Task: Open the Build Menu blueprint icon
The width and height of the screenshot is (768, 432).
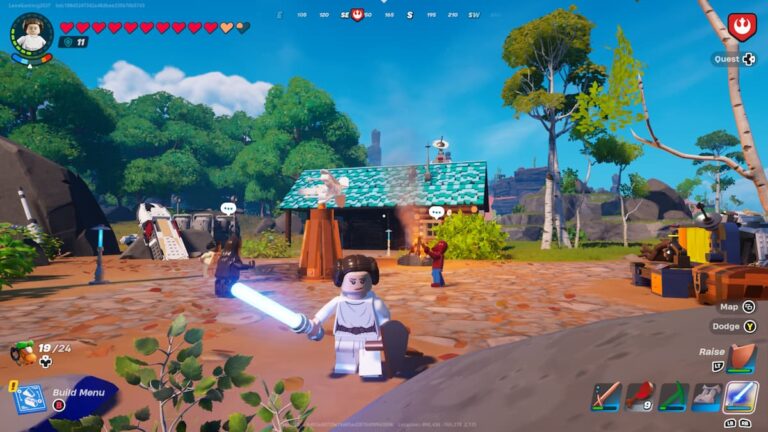Action: pyautogui.click(x=28, y=399)
